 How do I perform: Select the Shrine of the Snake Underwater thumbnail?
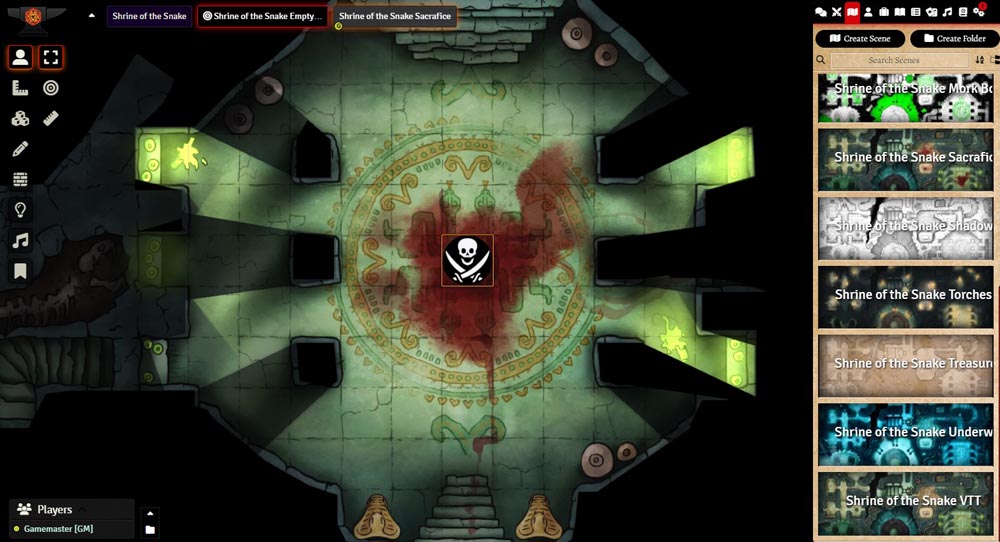coord(905,433)
